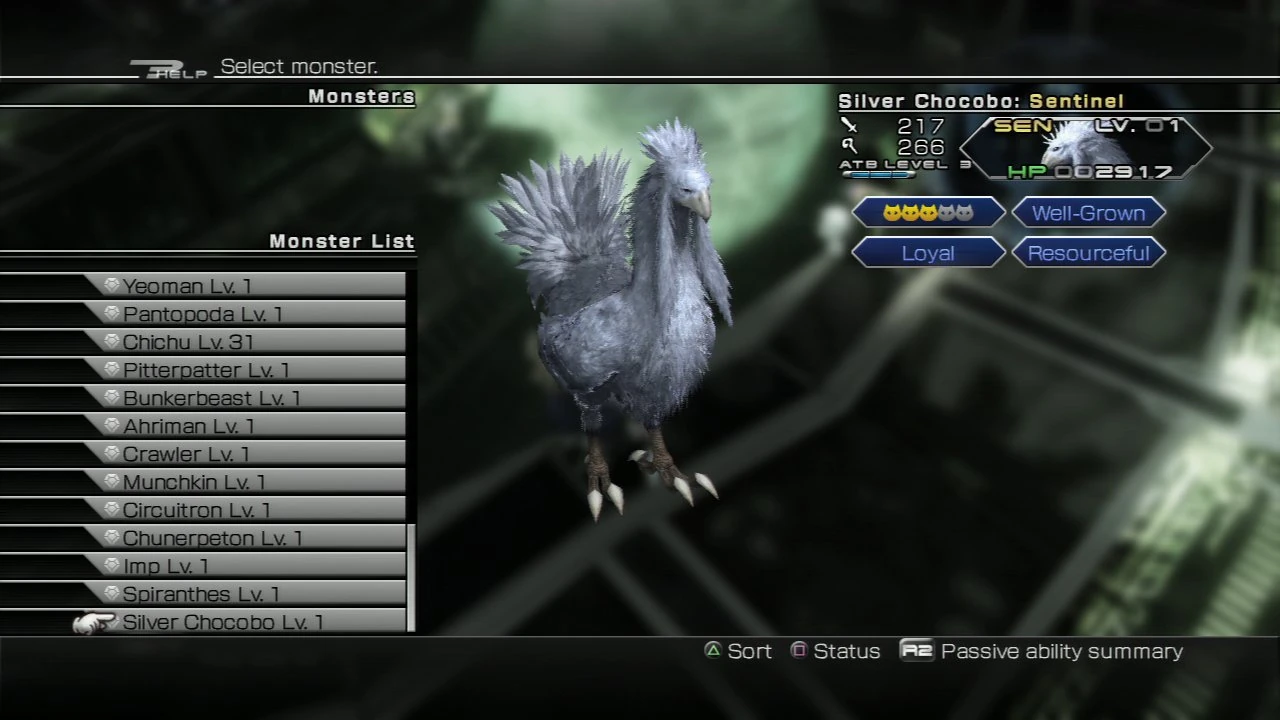
Task: Click the square Status icon at the bottom
Action: (799, 651)
